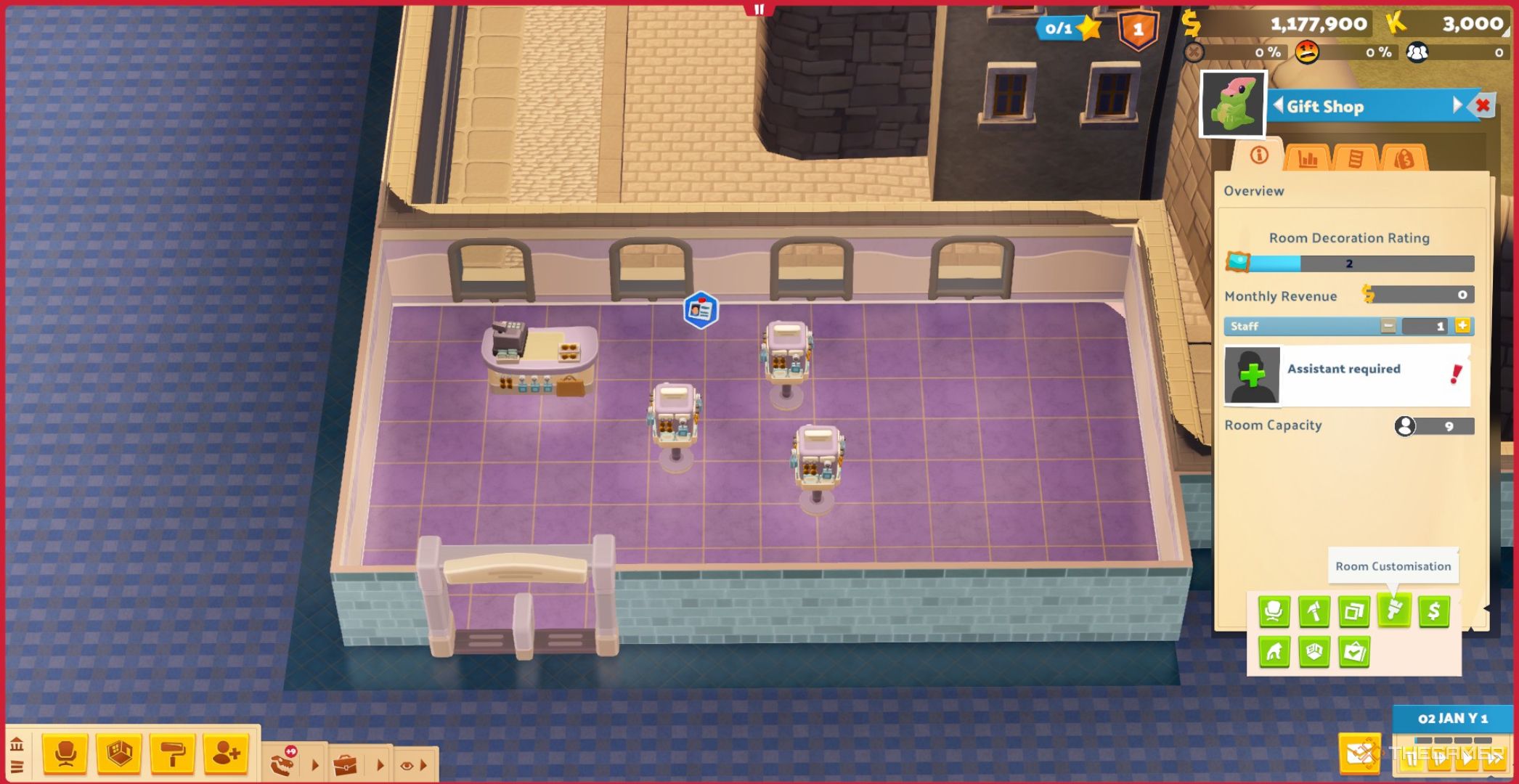Open the envelope inbox button
This screenshot has height=784, width=1519.
(x=1359, y=754)
